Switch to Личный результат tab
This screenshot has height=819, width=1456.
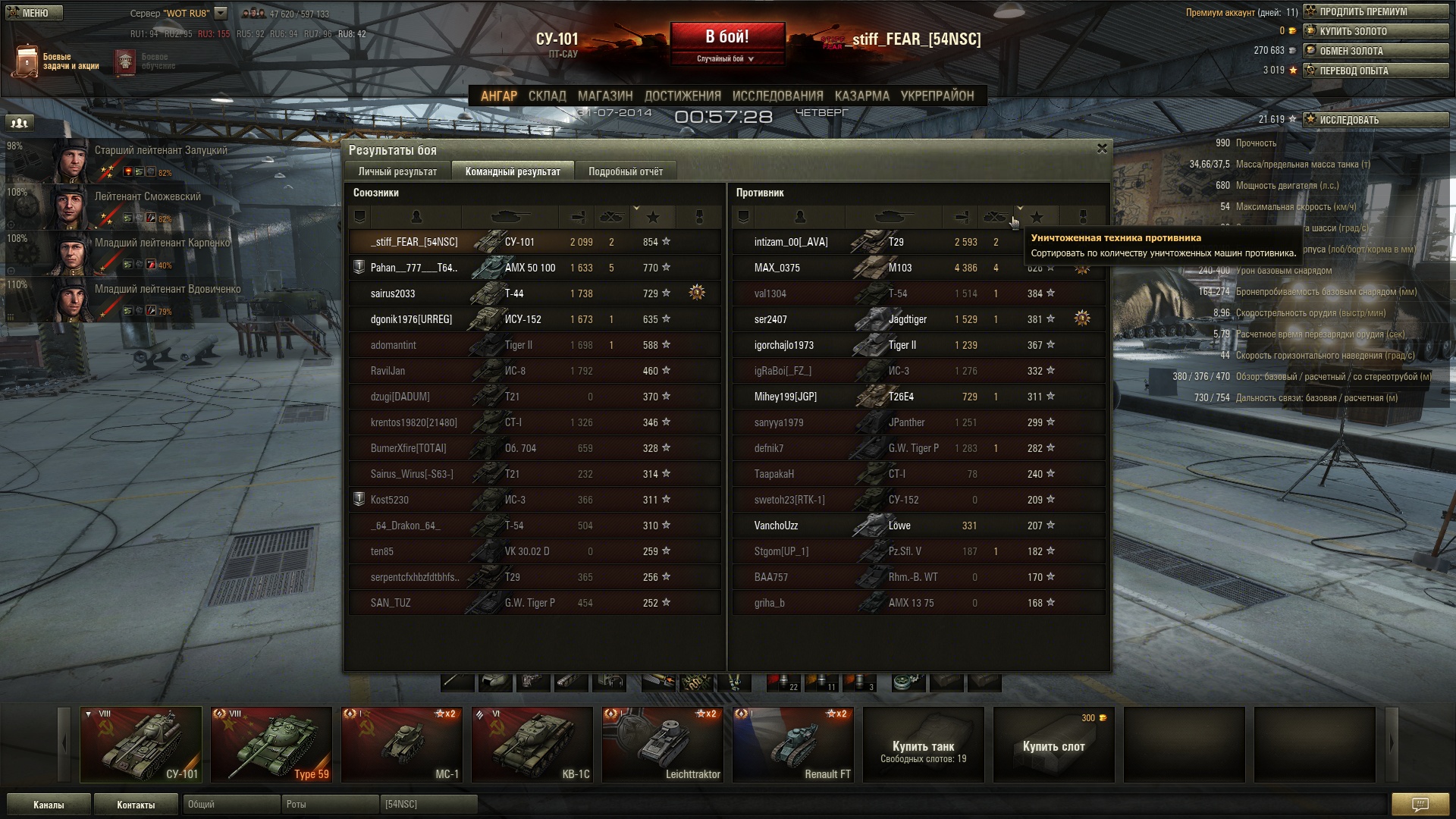pyautogui.click(x=397, y=171)
